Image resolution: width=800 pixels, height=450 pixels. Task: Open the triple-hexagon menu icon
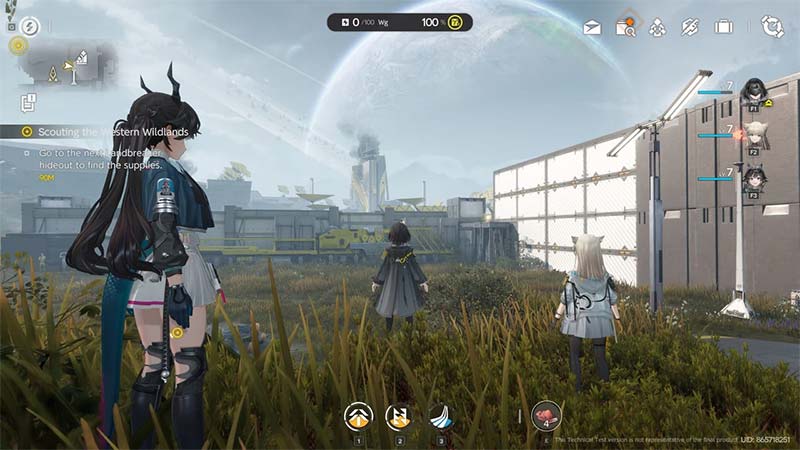pos(657,27)
